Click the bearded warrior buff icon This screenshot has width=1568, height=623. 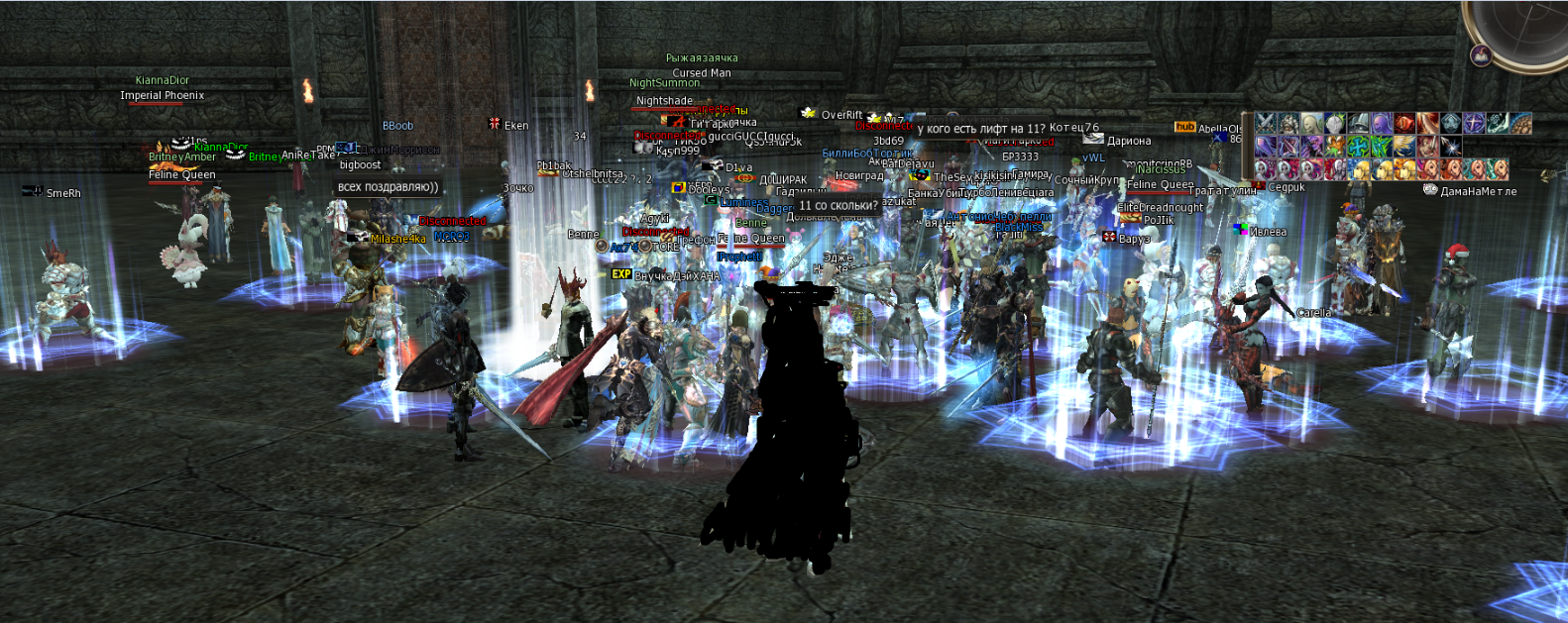[1288, 123]
